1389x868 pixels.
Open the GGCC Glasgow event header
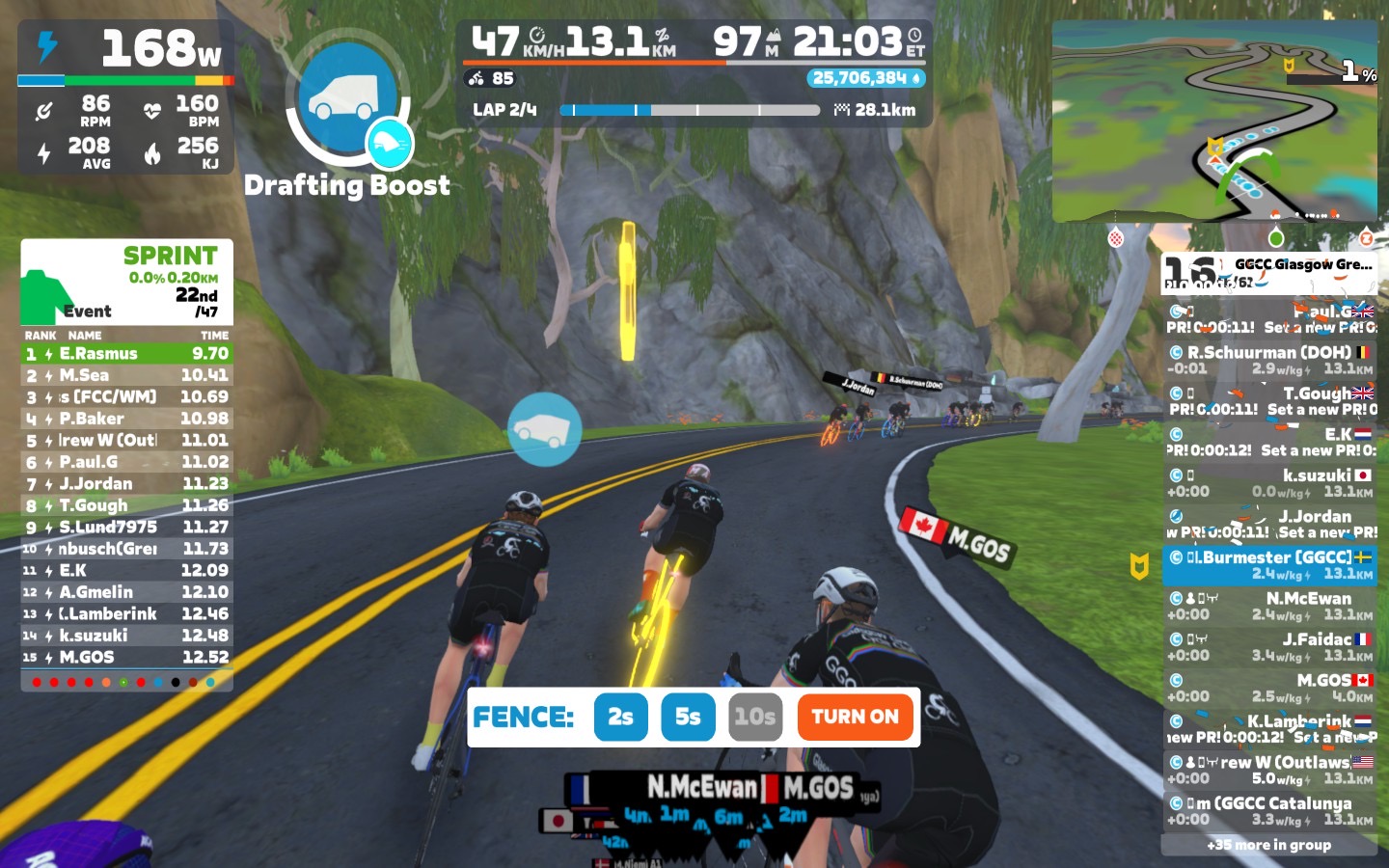pos(1269,272)
